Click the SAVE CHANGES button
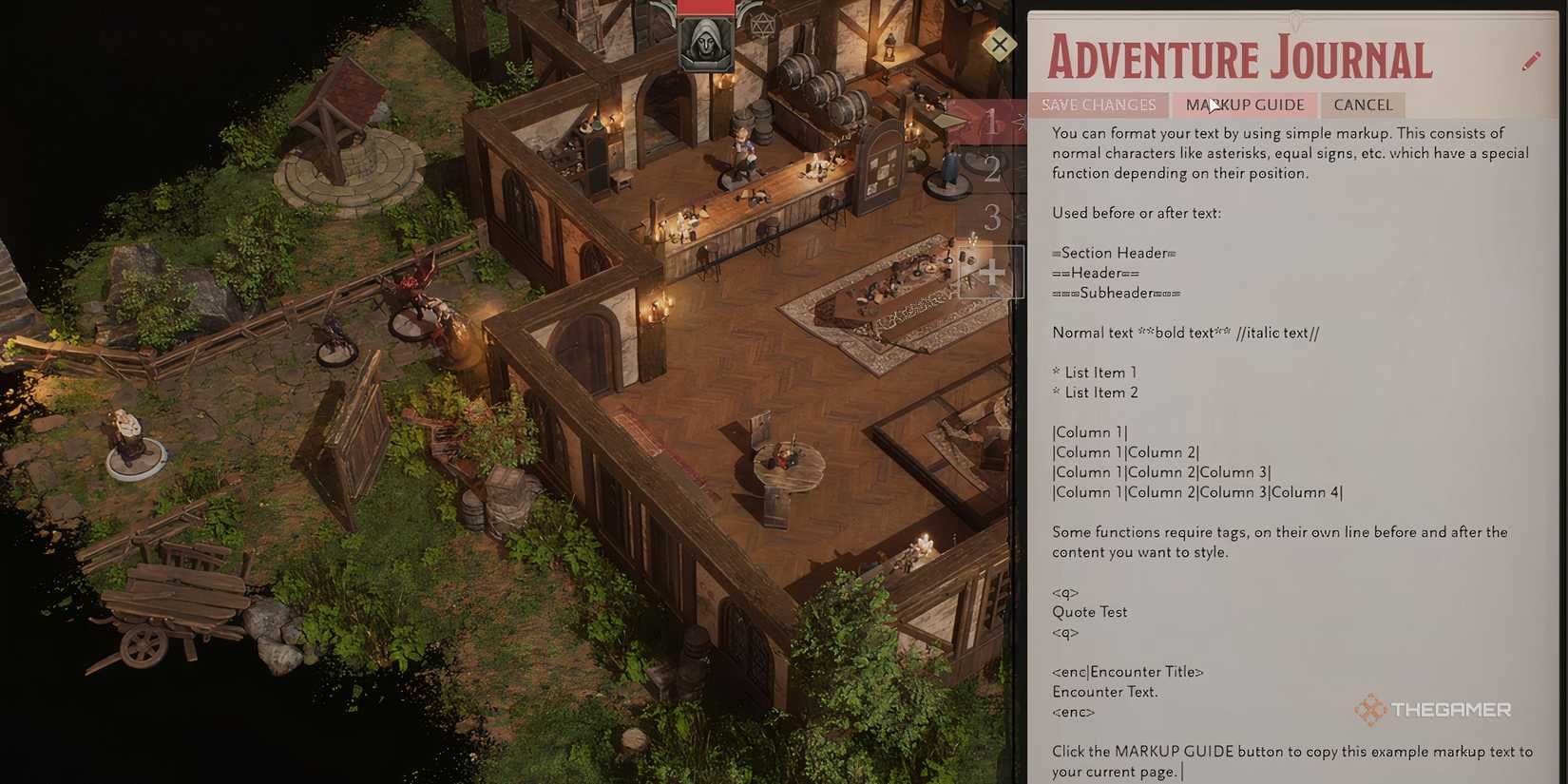Screen dimensions: 1568x784 1098,105
